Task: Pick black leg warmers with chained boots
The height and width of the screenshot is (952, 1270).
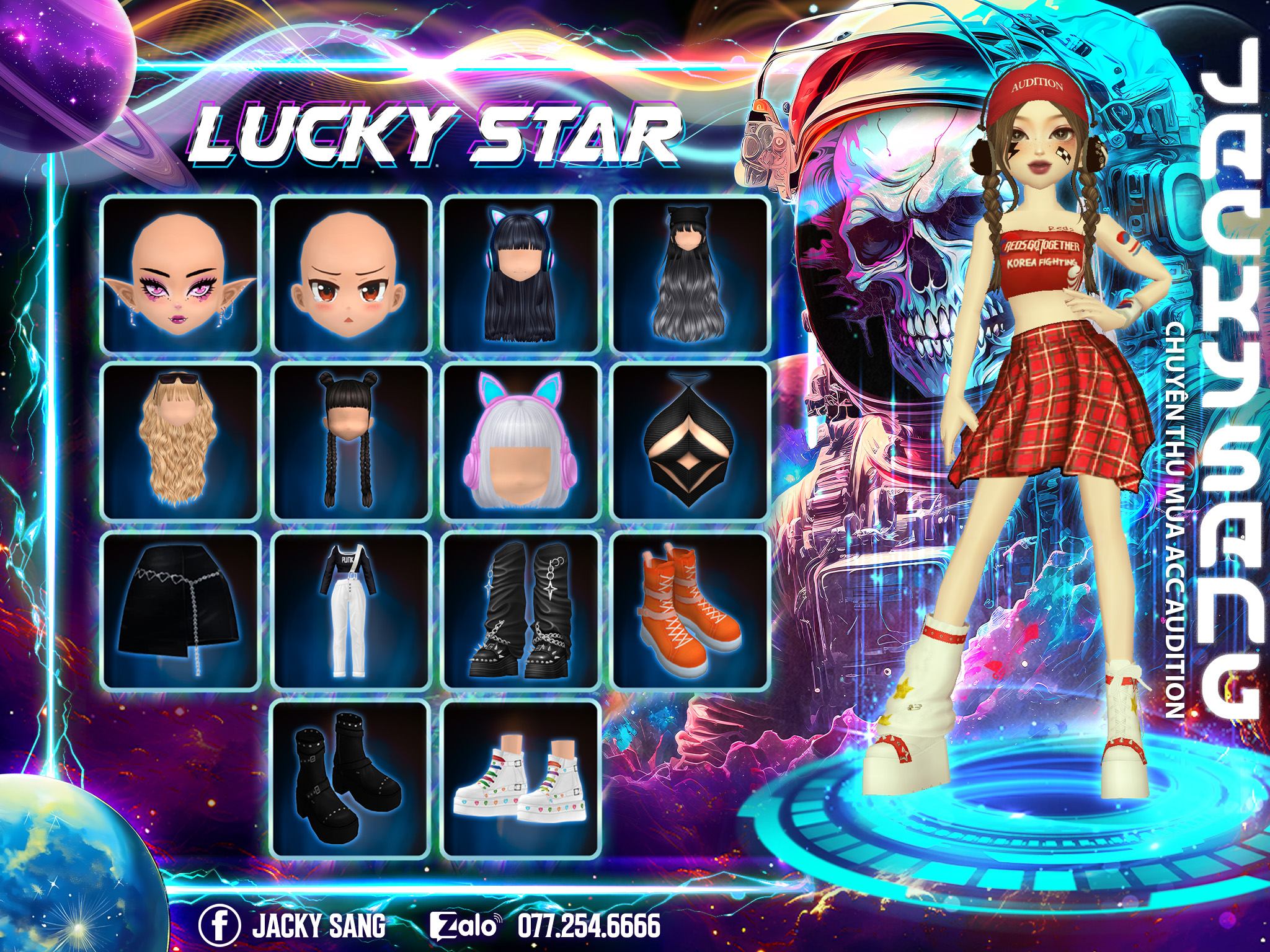Action: click(520, 610)
